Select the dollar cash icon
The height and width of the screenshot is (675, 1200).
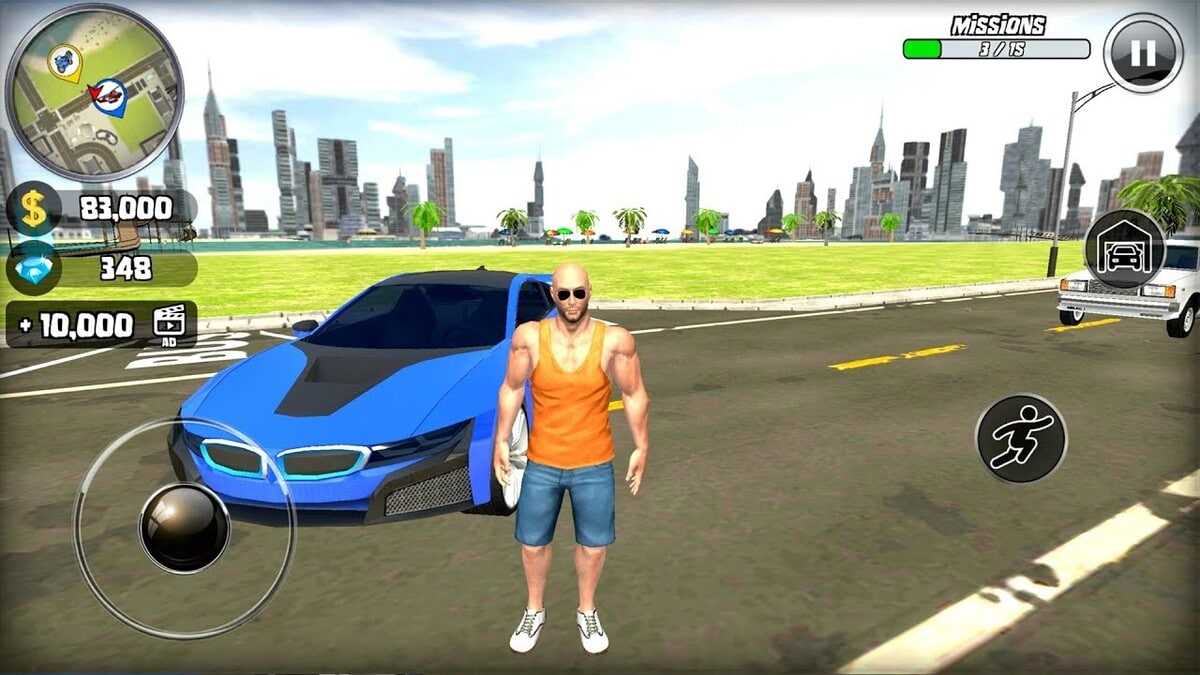34,209
